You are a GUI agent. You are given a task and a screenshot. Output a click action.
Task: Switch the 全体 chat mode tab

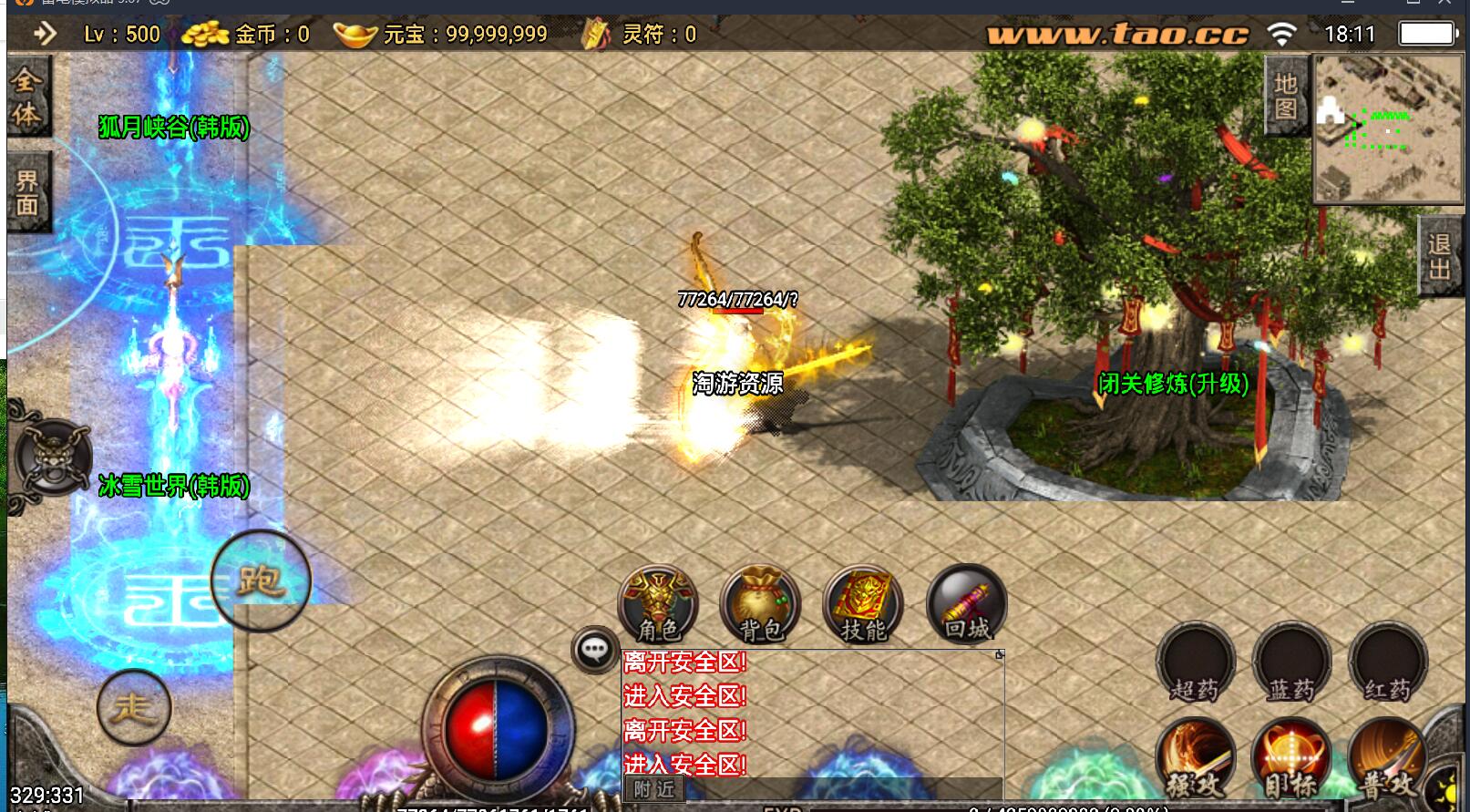coord(26,98)
